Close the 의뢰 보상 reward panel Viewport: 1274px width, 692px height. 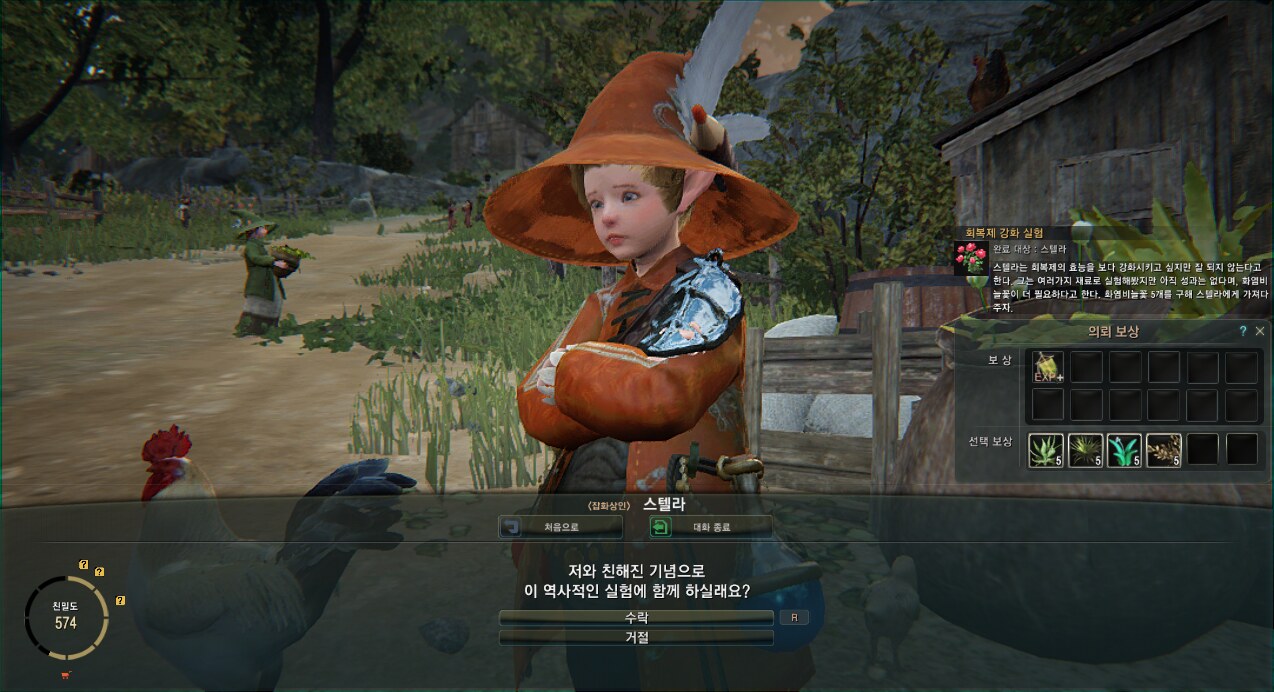[x=1260, y=331]
